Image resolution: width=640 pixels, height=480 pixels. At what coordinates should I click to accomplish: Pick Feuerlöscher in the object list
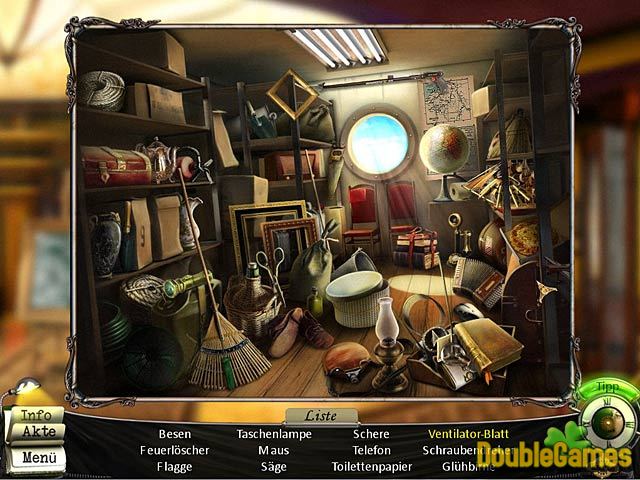point(175,450)
